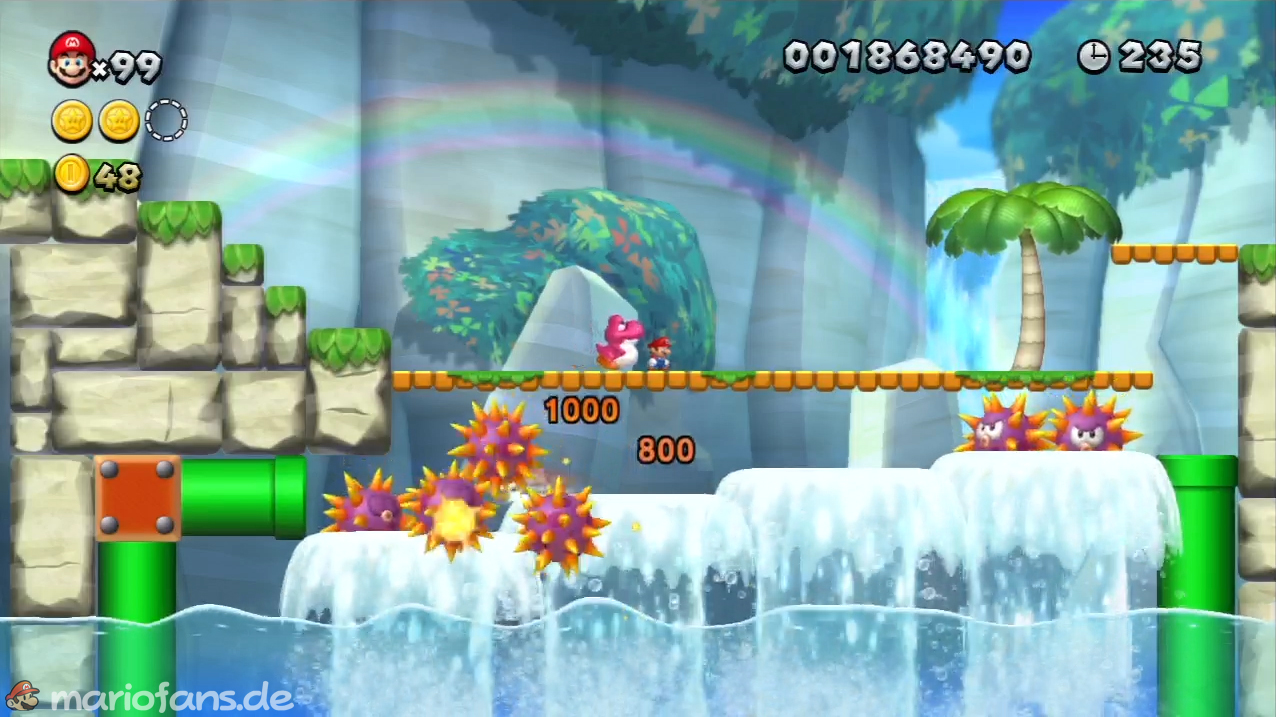This screenshot has height=717, width=1276.
Task: Select the empty star coin slot
Action: pos(166,121)
